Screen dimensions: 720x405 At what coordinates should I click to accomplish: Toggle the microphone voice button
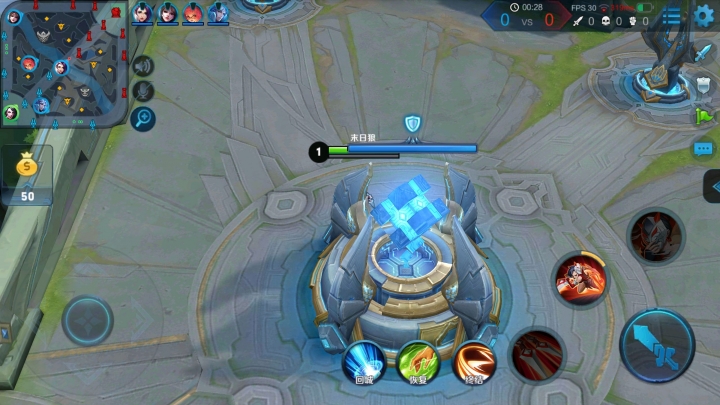[144, 92]
